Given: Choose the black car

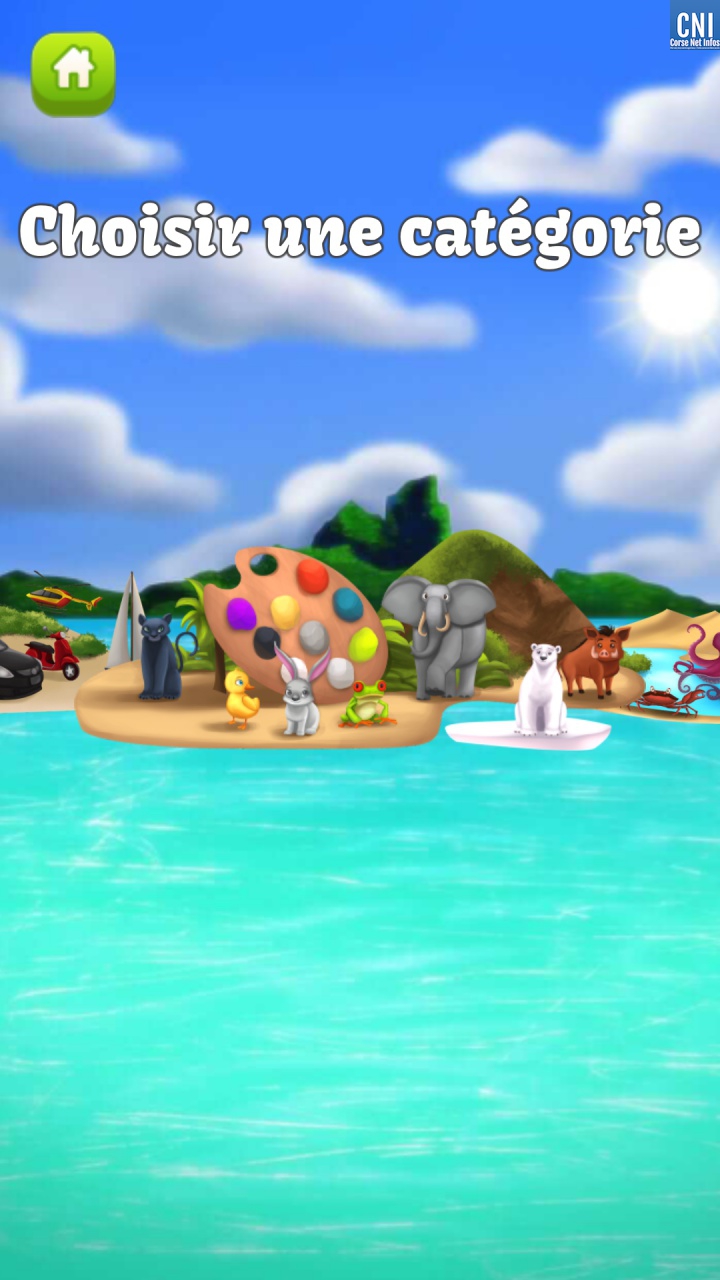Looking at the screenshot, I should point(17,669).
